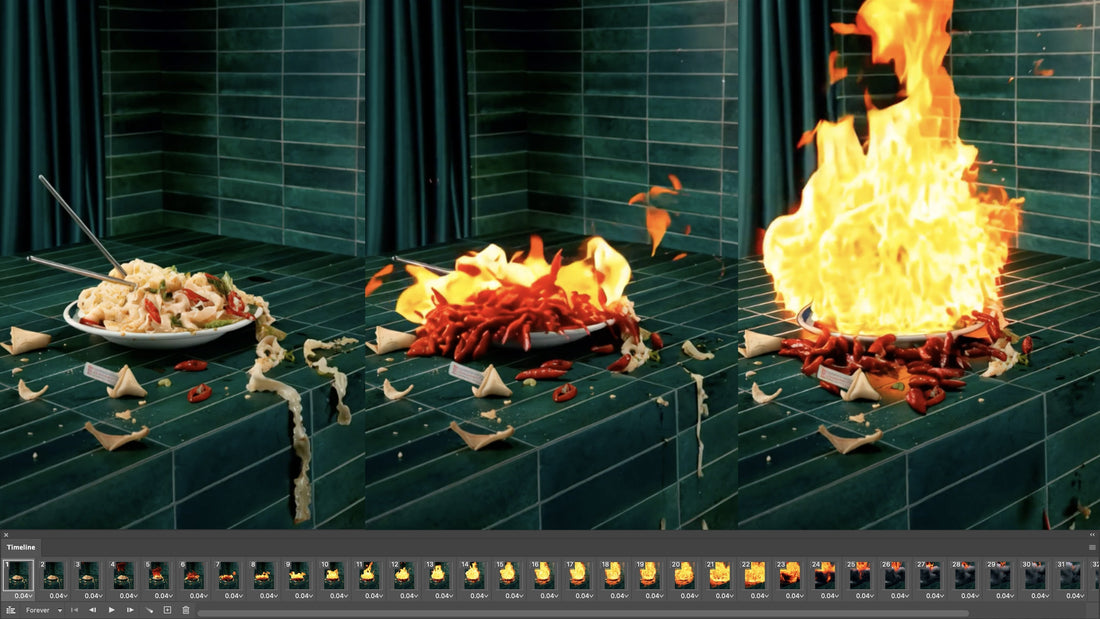This screenshot has width=1100, height=619.
Task: Click the timeline's horizontal scrollbar
Action: click(x=580, y=613)
